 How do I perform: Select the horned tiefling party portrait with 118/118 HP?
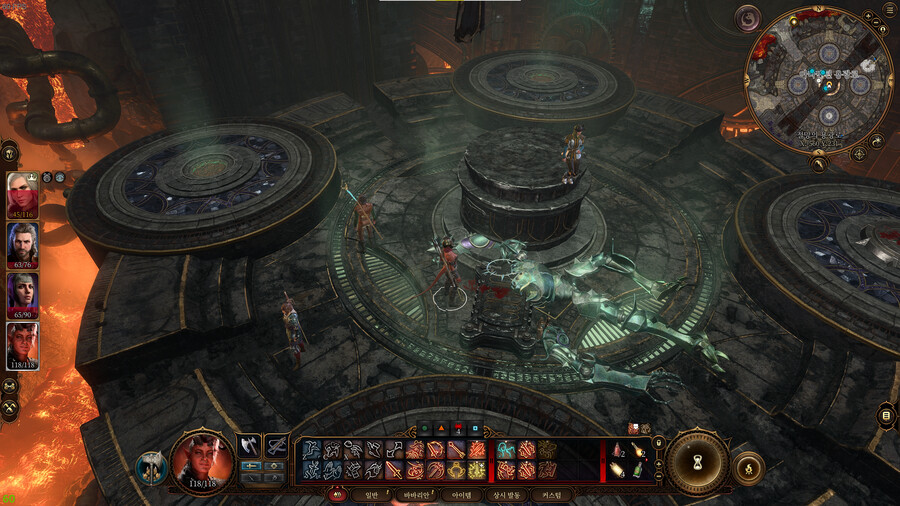coord(22,343)
